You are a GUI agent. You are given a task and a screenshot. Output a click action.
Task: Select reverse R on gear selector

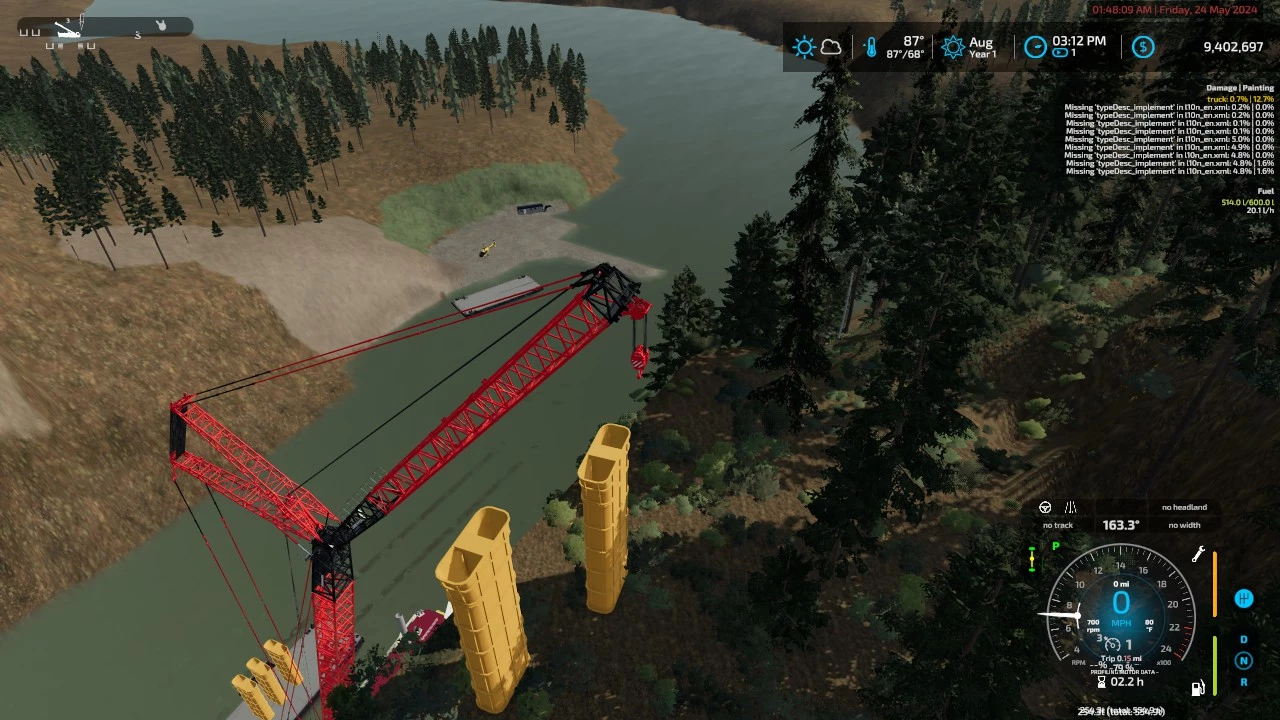click(1244, 682)
